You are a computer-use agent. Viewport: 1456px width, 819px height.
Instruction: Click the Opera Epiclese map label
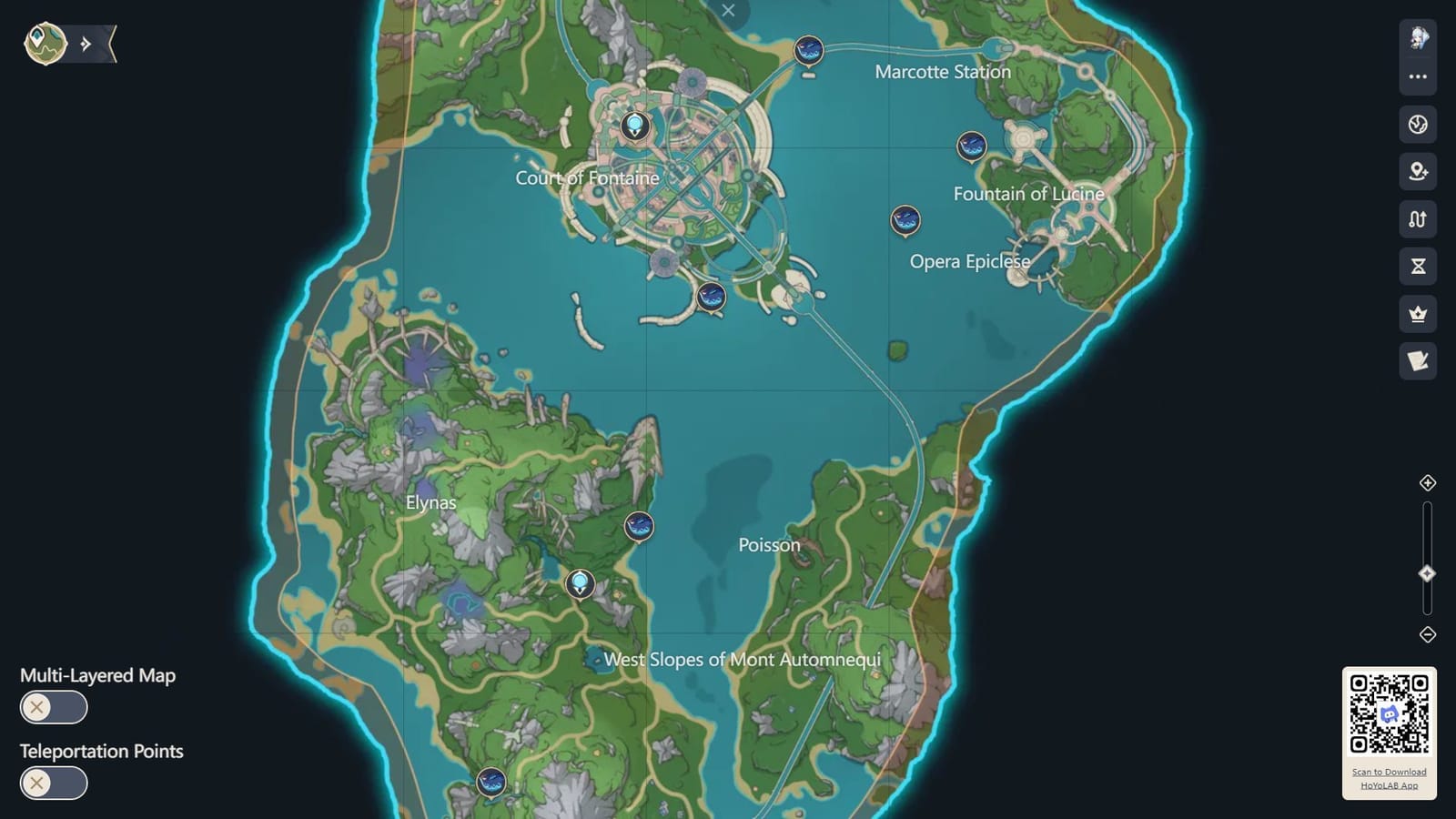pyautogui.click(x=970, y=261)
